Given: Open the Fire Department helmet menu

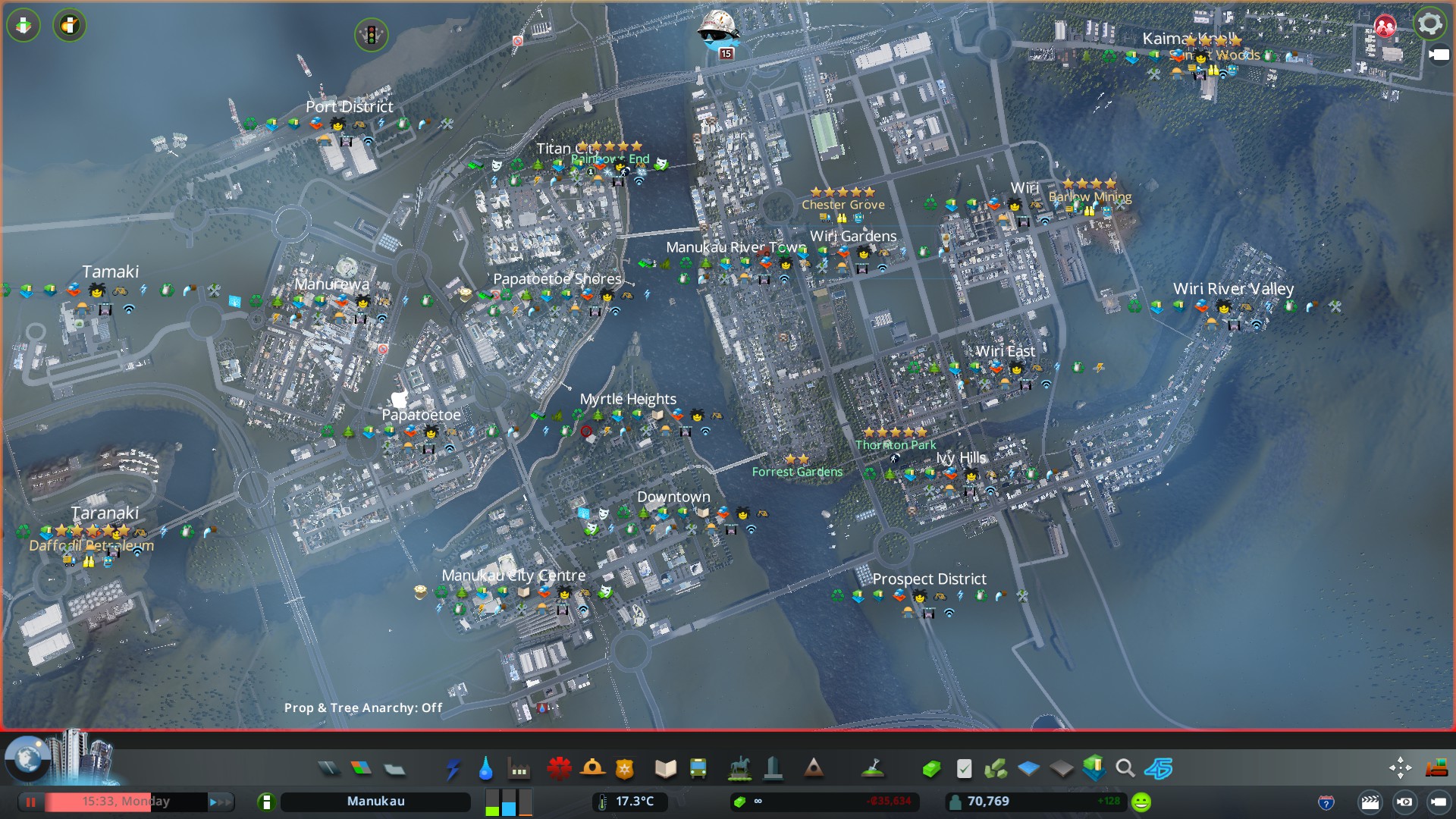Looking at the screenshot, I should point(591,769).
